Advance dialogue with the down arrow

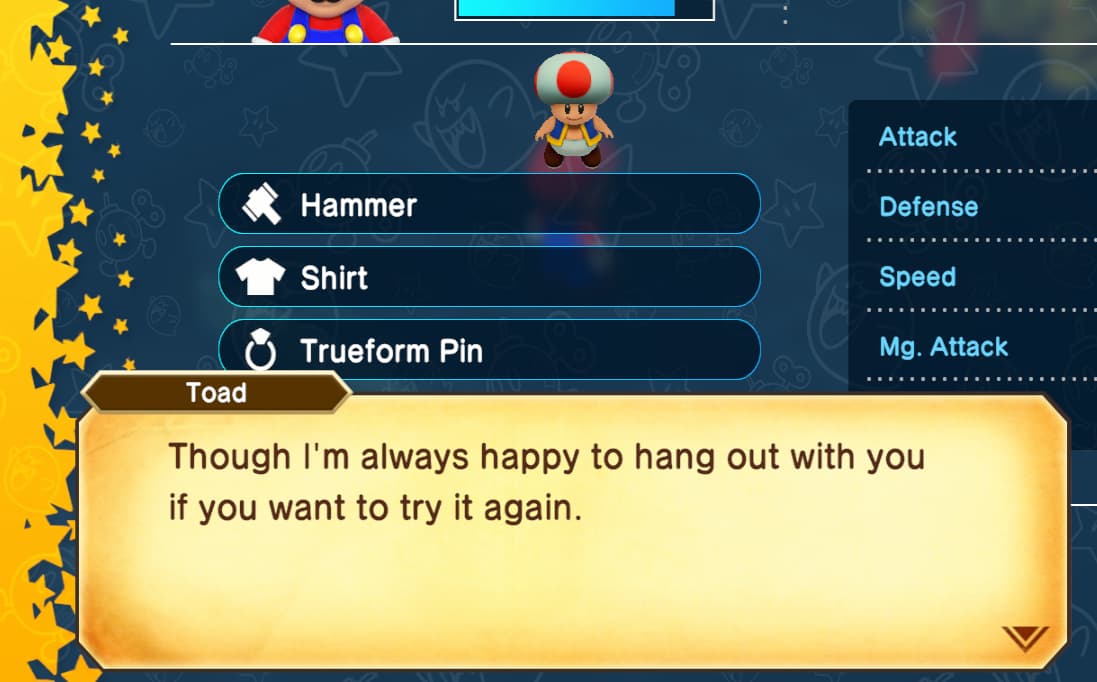[x=1026, y=637]
